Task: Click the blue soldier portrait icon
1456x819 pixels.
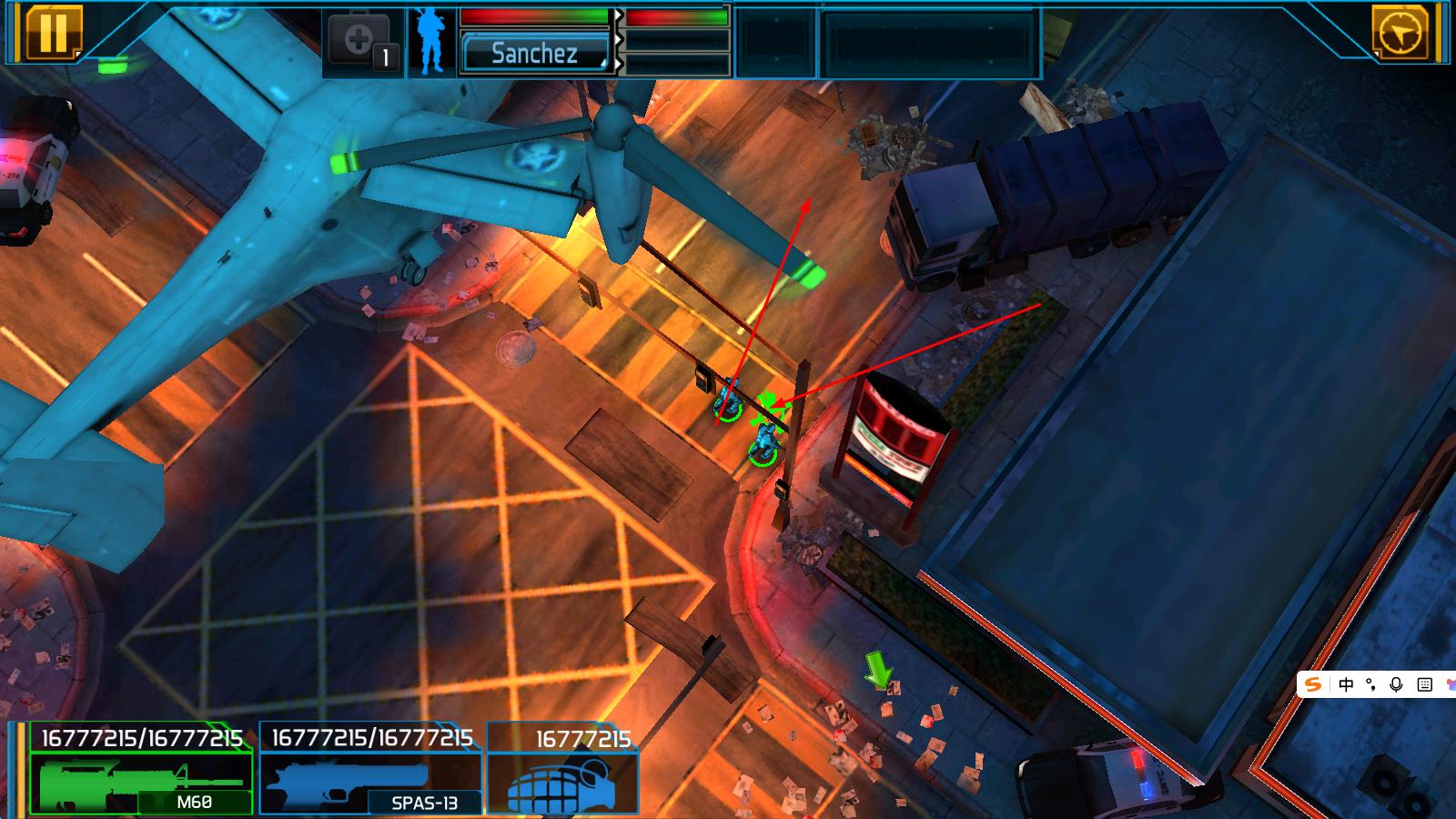Action: click(x=432, y=42)
